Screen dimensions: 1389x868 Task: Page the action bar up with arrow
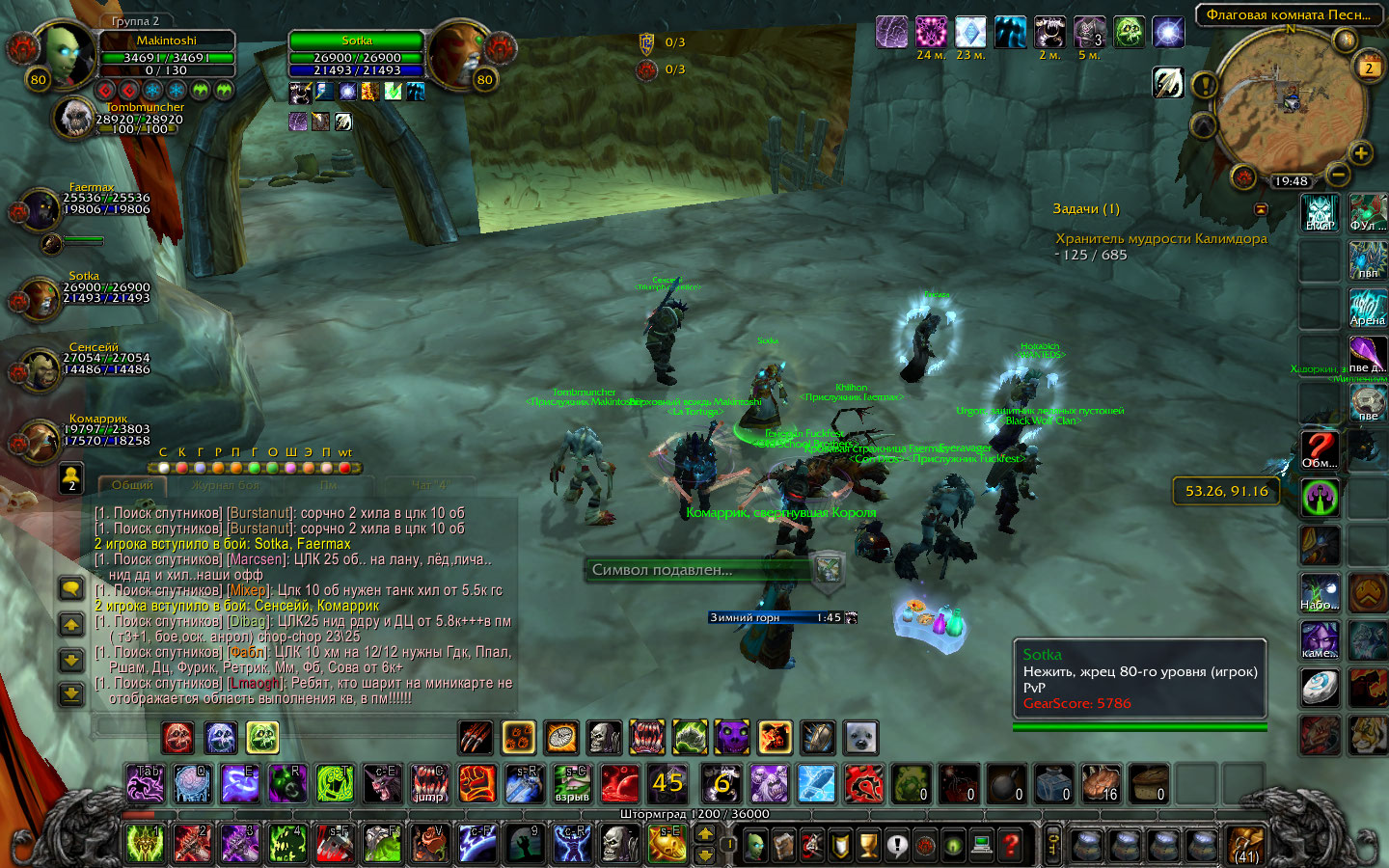click(x=705, y=834)
